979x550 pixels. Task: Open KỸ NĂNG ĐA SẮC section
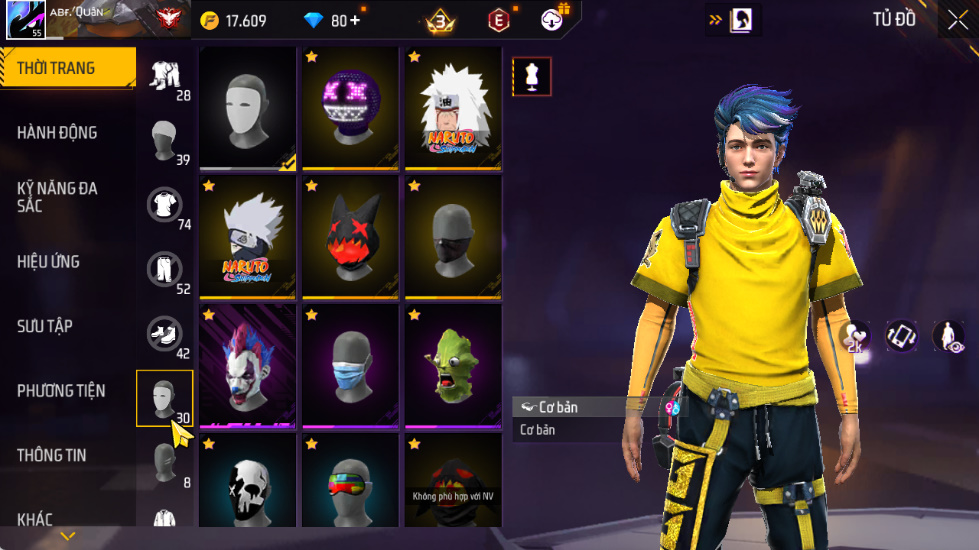point(57,196)
